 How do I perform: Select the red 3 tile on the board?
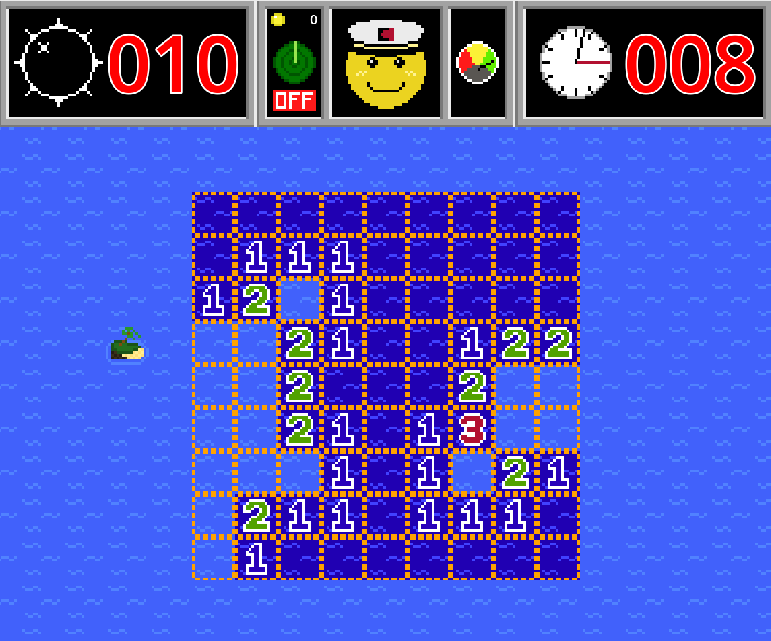[472, 429]
